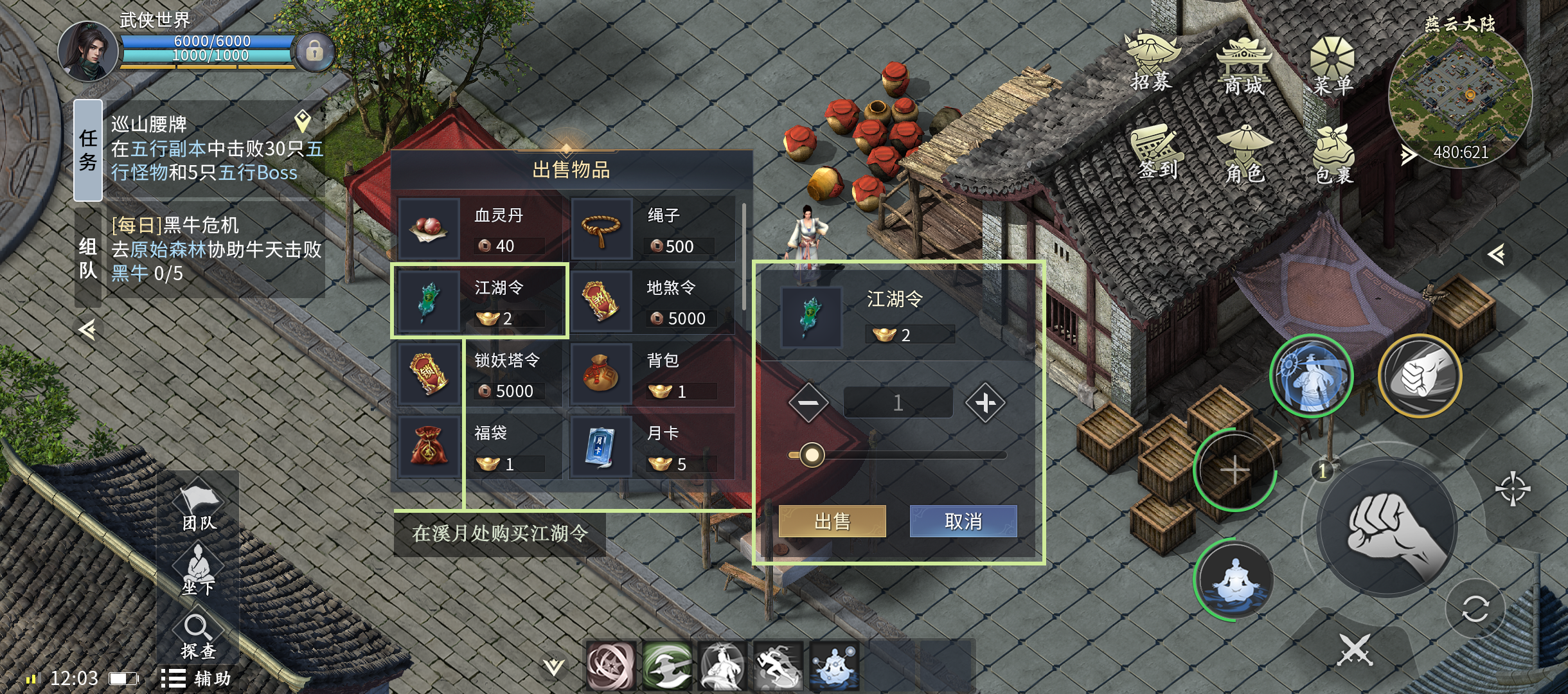Select the 锁妖塔令 item slot
Screen dimensions: 1568x694
[479, 374]
